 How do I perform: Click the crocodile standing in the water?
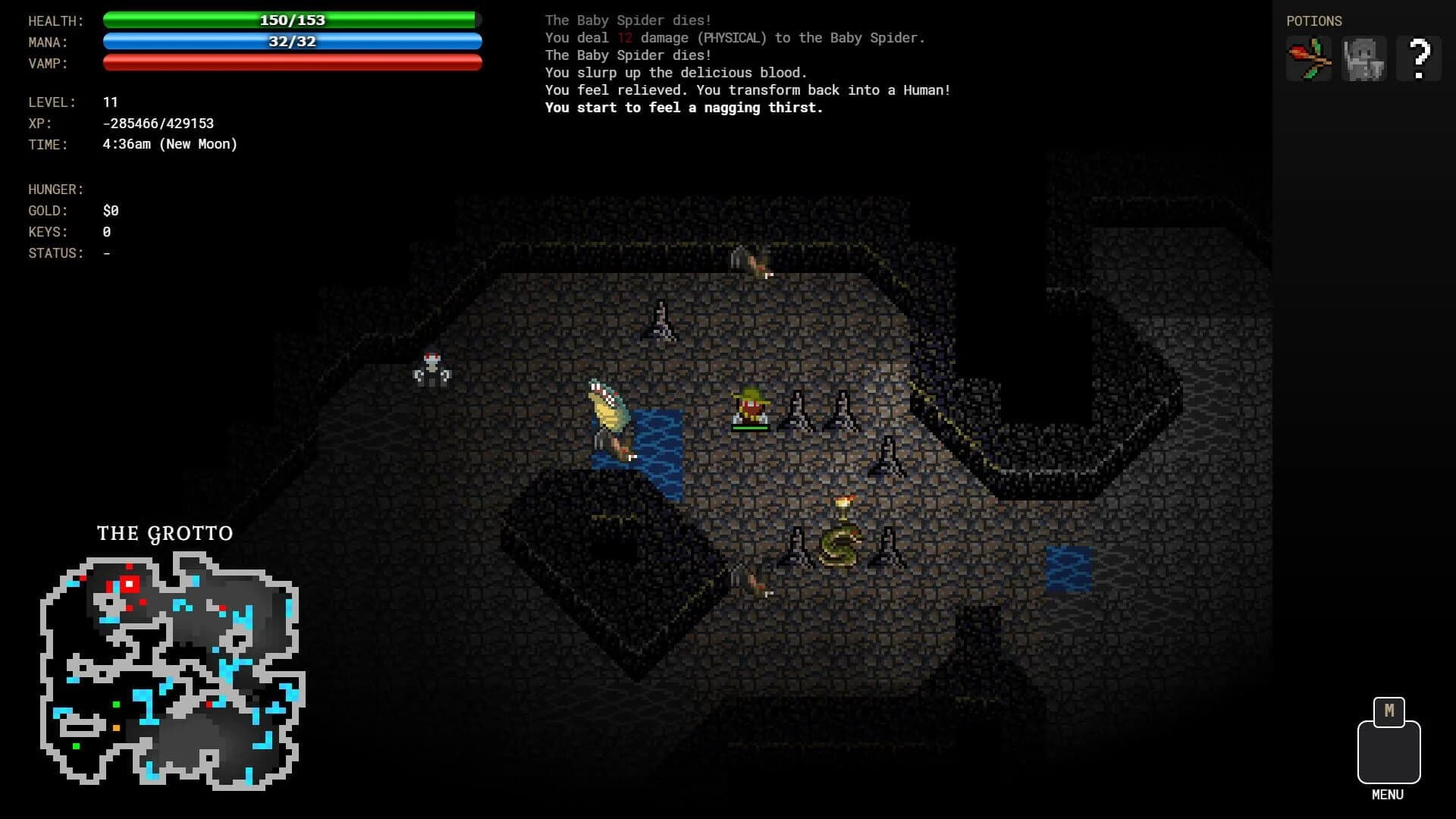coord(607,413)
